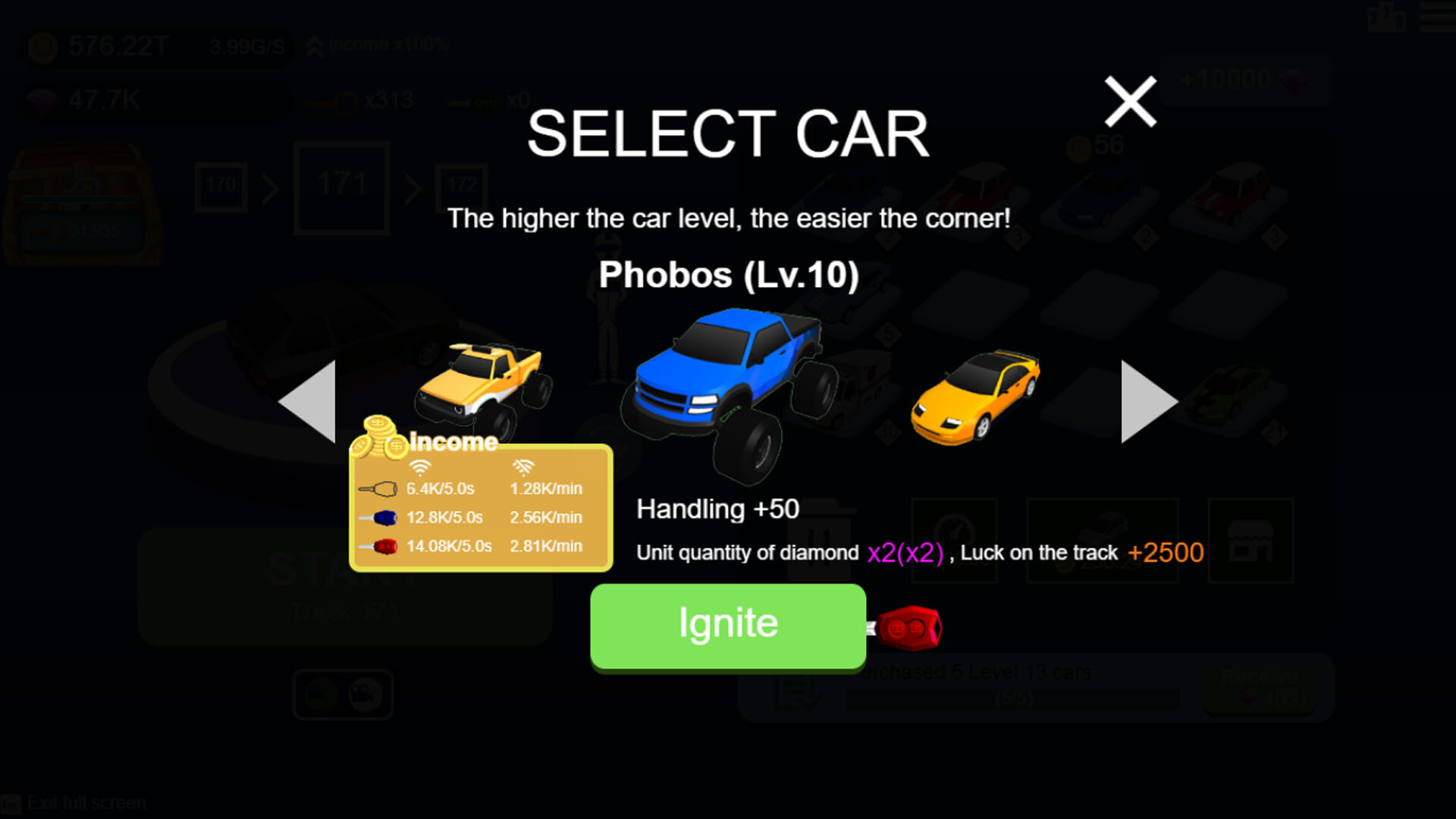Open the shop icon on the right
This screenshot has height=819, width=1456.
coord(1250,541)
